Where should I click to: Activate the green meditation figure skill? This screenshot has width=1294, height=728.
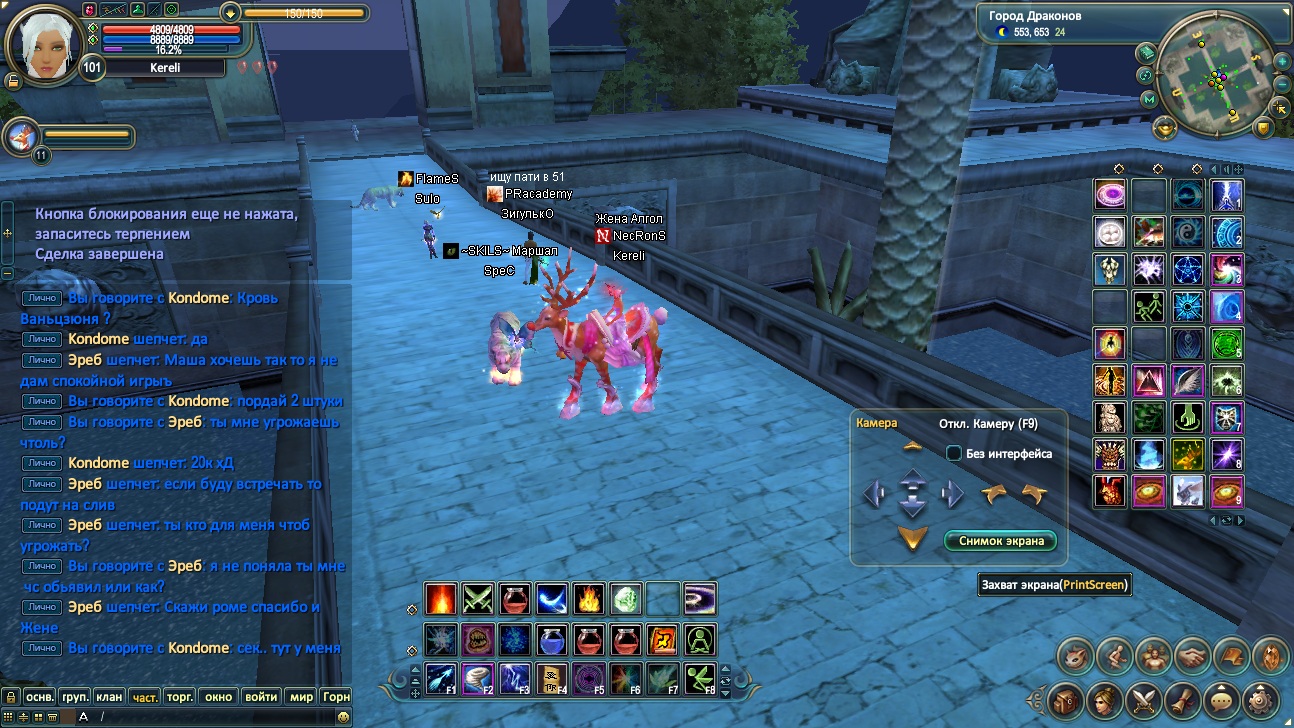700,639
